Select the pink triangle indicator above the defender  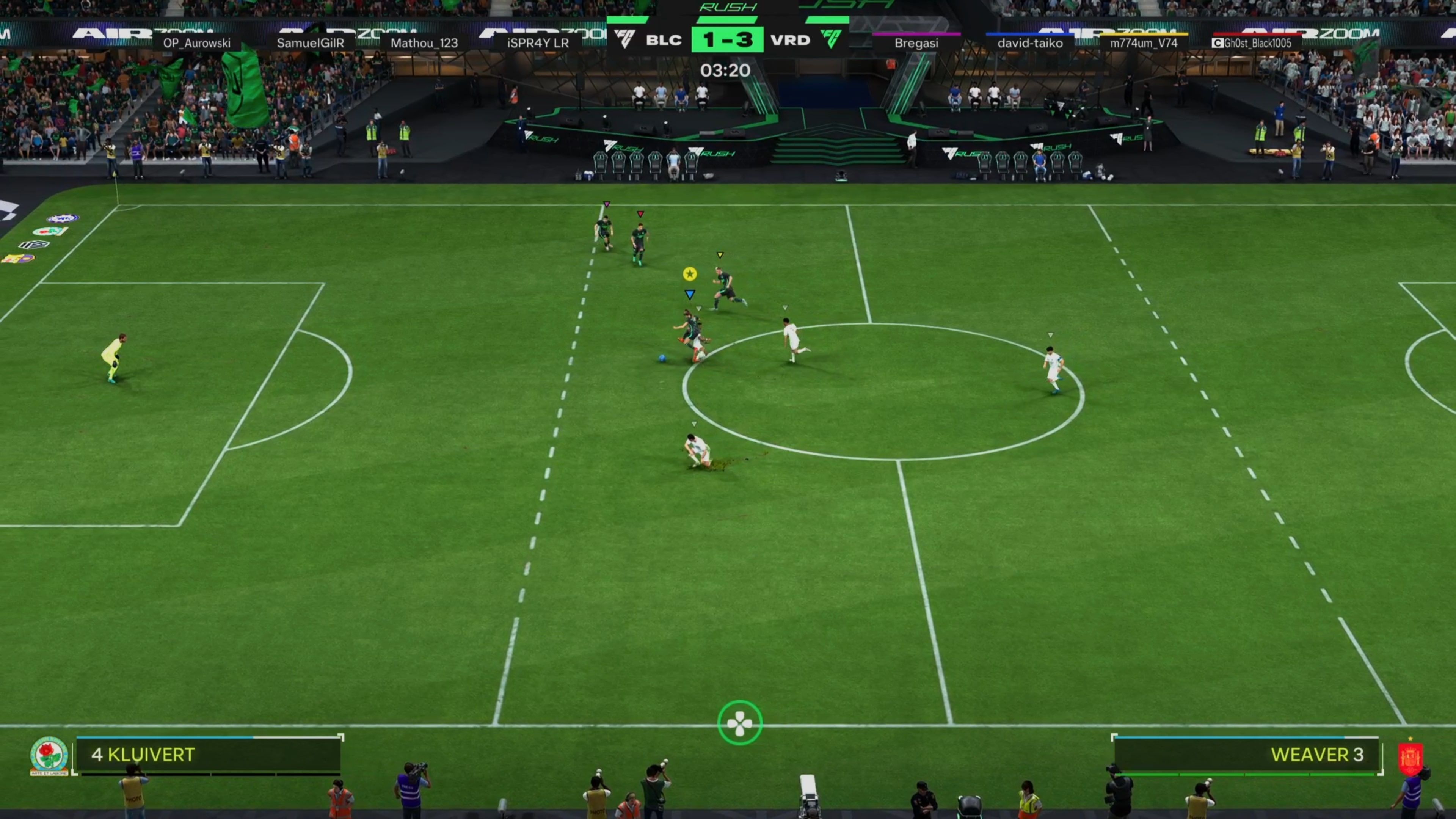pyautogui.click(x=607, y=204)
